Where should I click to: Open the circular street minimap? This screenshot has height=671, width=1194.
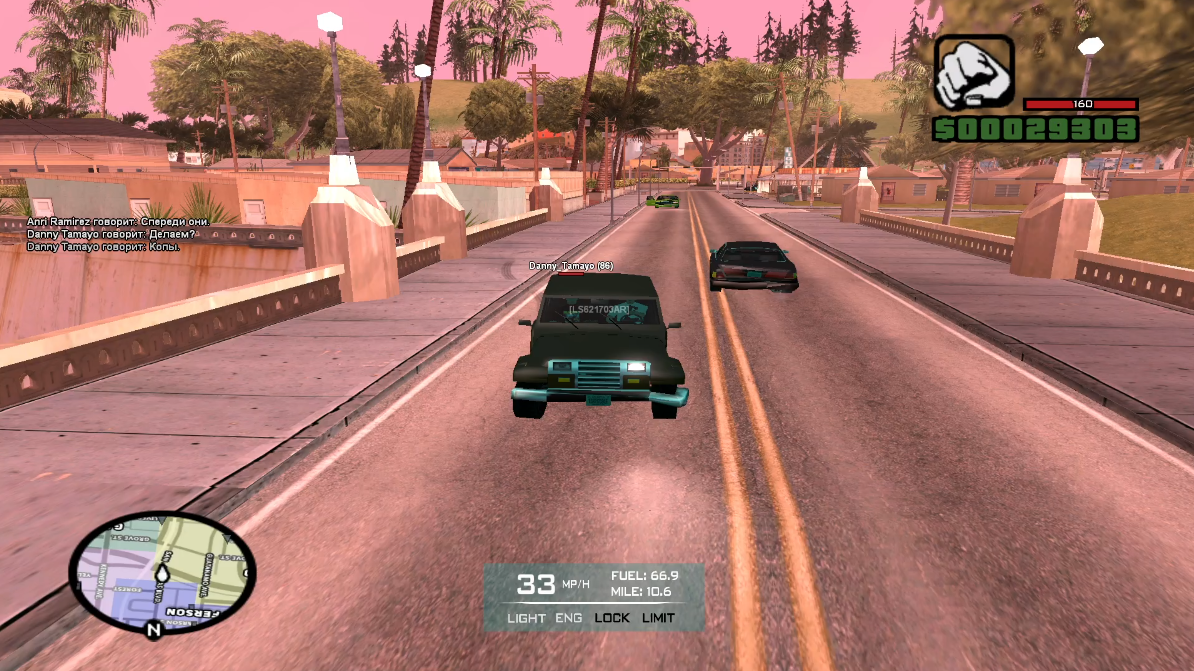pyautogui.click(x=162, y=570)
